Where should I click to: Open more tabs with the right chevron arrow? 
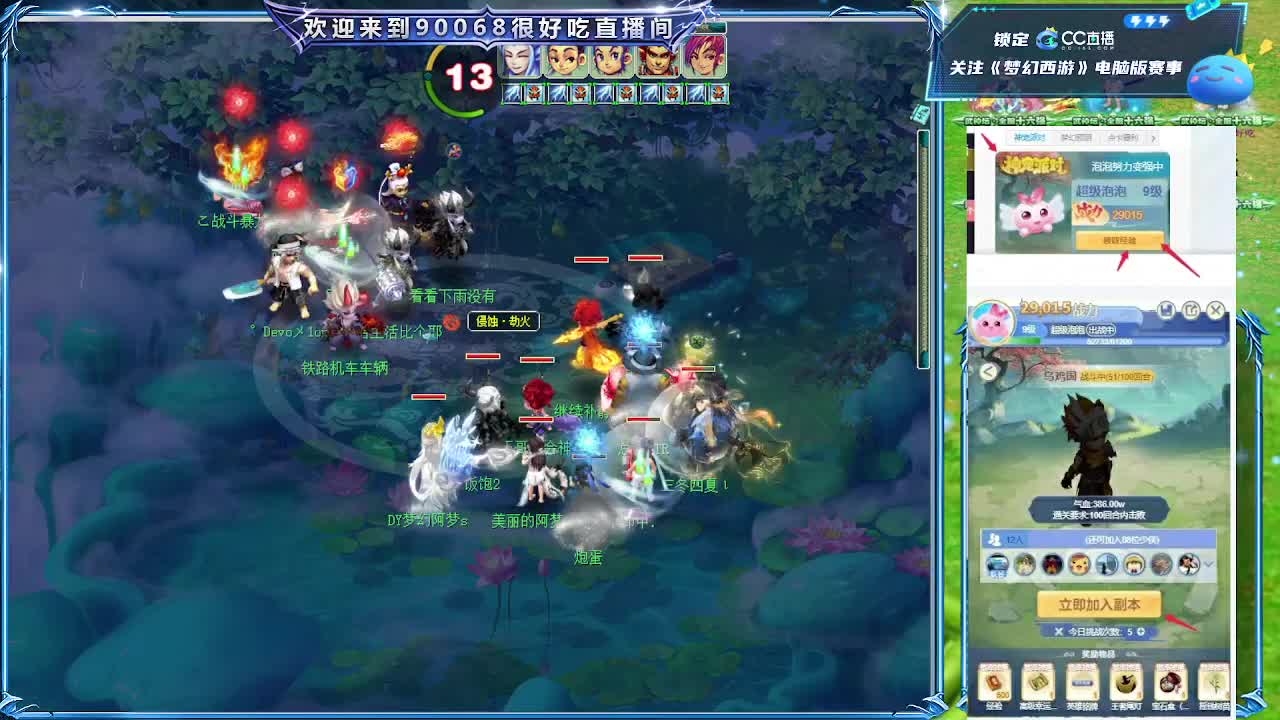[x=1154, y=140]
